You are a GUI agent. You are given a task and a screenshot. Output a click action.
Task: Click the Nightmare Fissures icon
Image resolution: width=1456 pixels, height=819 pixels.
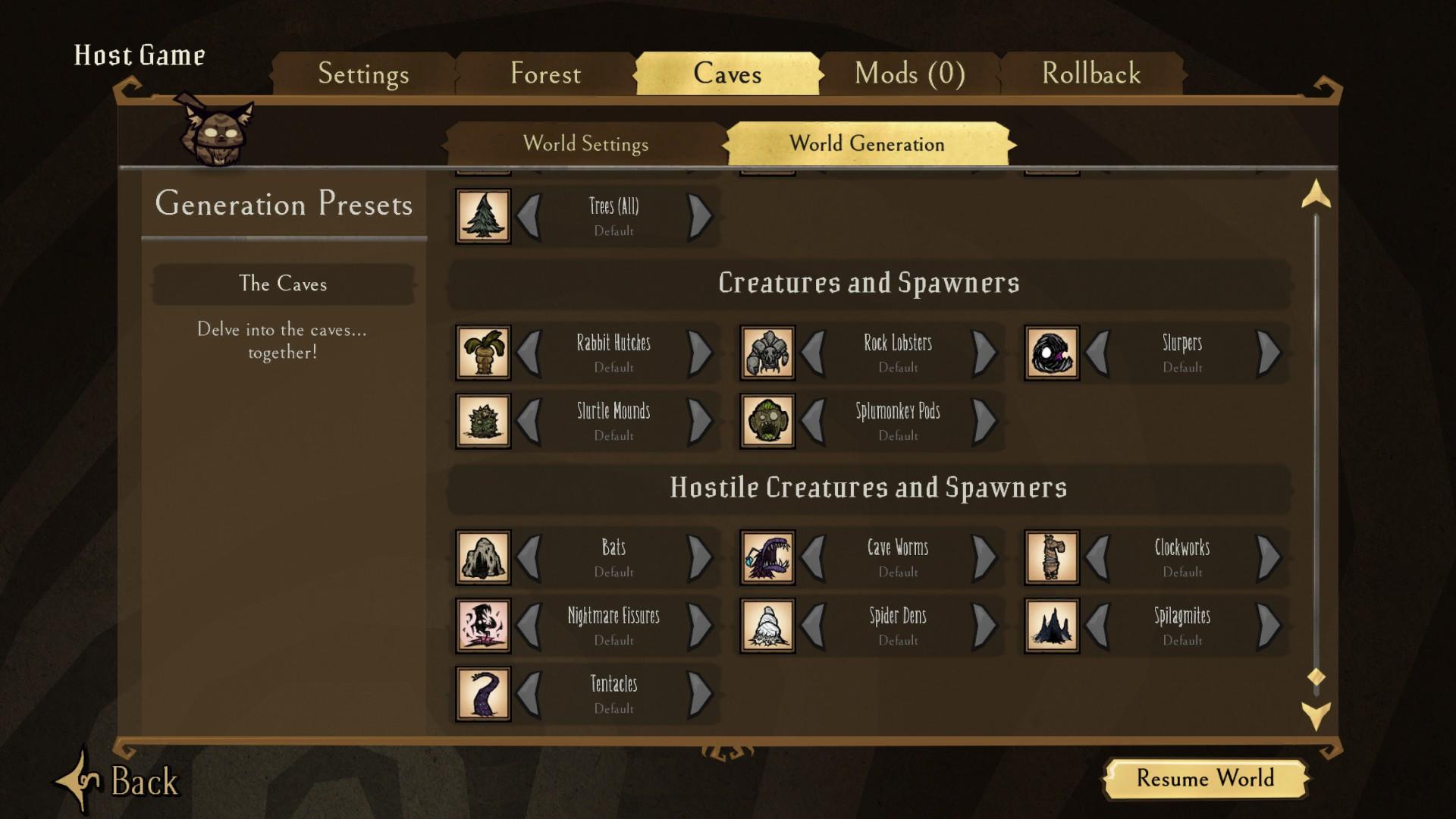[x=483, y=626]
